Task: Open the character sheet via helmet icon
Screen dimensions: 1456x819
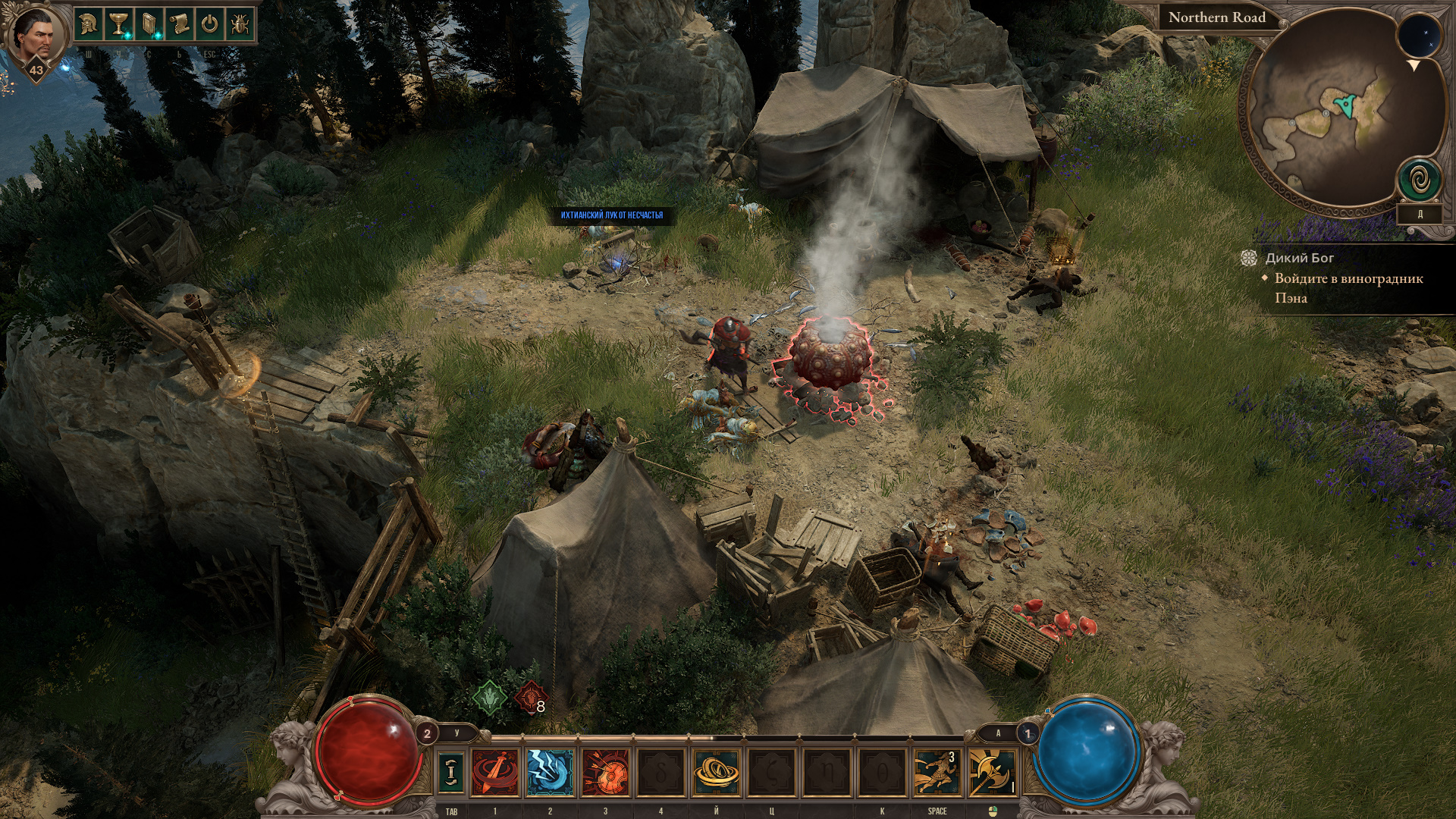Action: coord(89,24)
